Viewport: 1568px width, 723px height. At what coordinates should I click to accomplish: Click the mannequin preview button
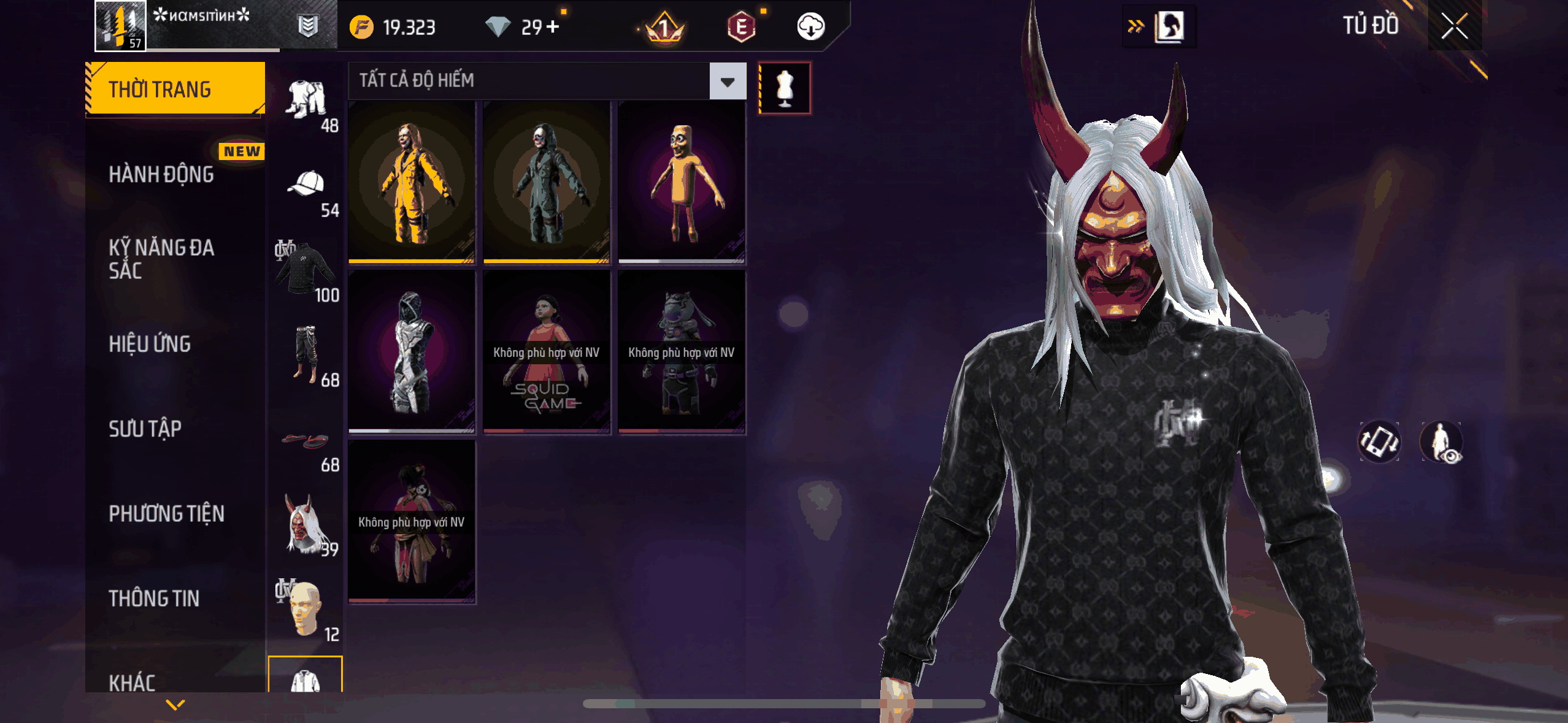click(x=785, y=88)
